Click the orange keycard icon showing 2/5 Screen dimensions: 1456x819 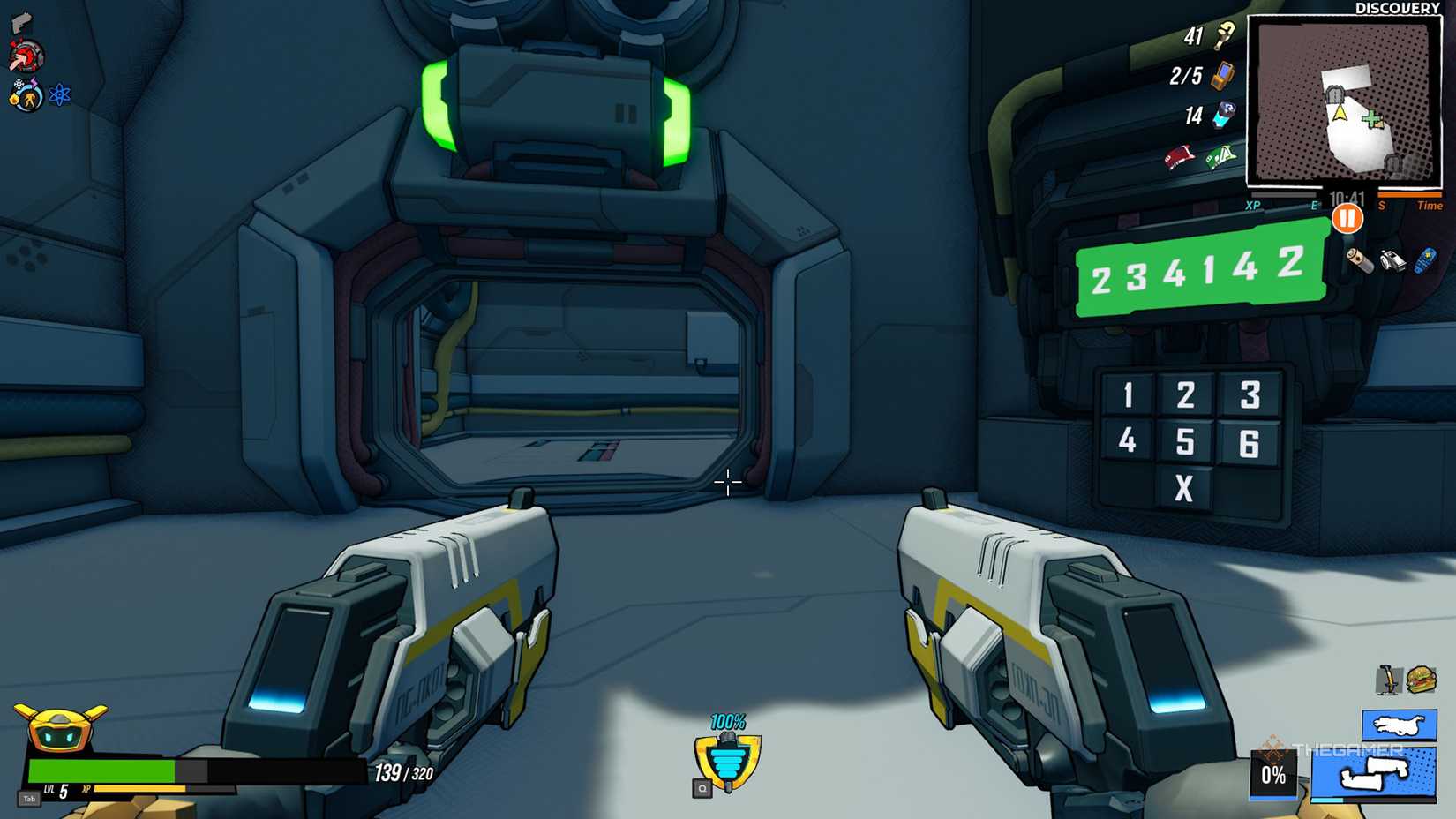tap(1220, 77)
